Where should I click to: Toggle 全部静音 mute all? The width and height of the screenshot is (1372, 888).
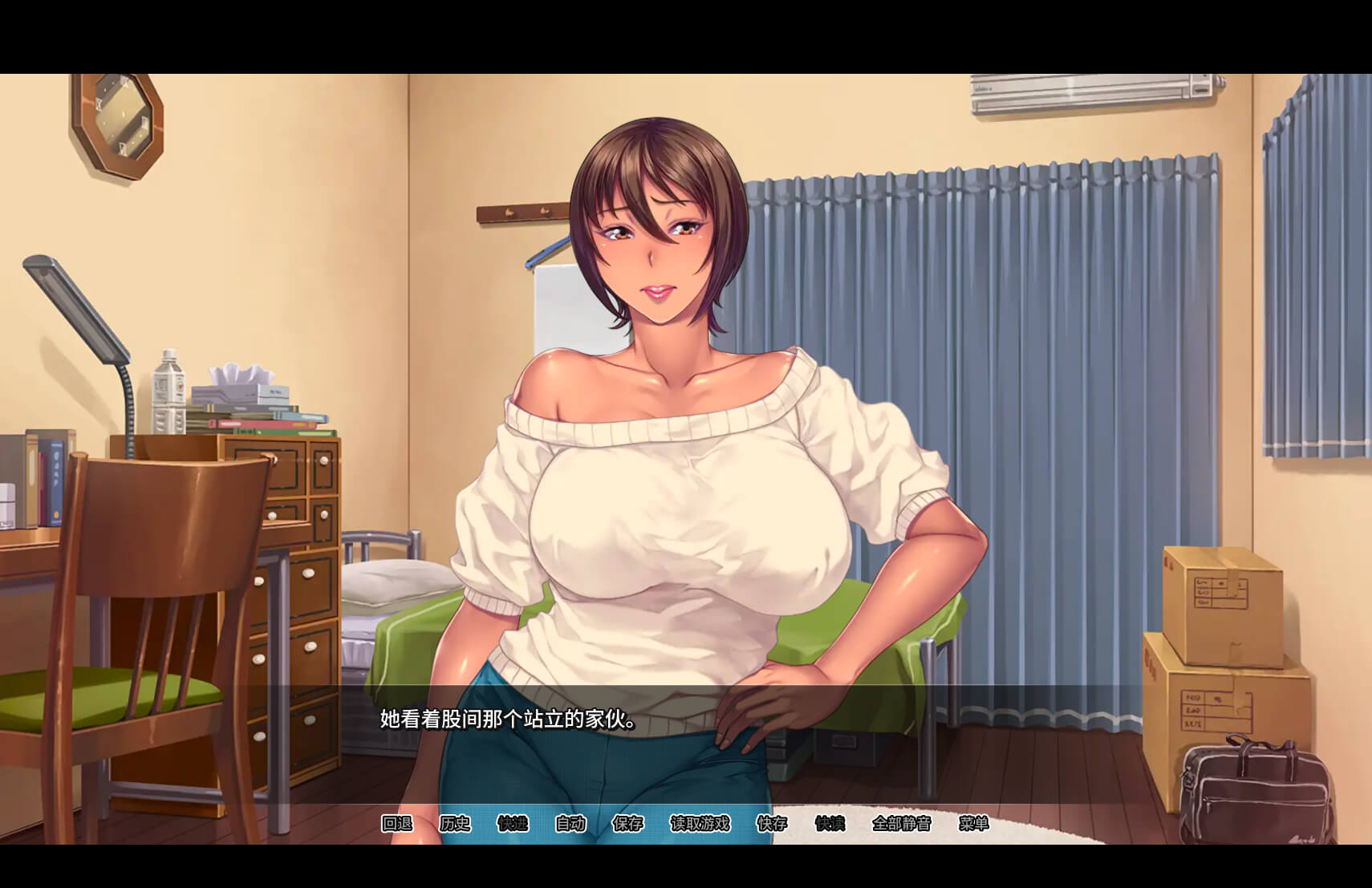coord(901,823)
